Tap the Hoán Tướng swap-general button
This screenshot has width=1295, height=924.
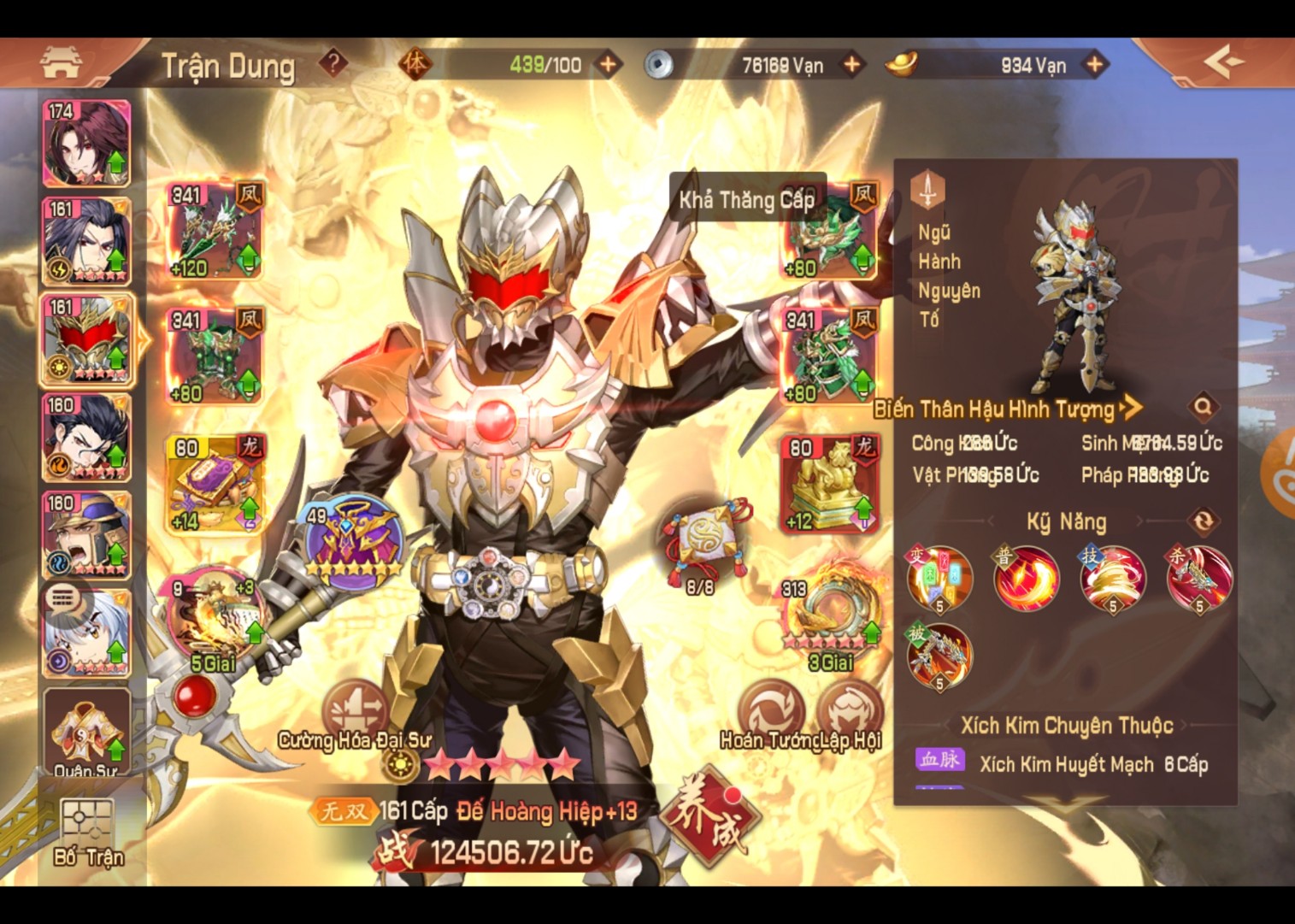(774, 709)
